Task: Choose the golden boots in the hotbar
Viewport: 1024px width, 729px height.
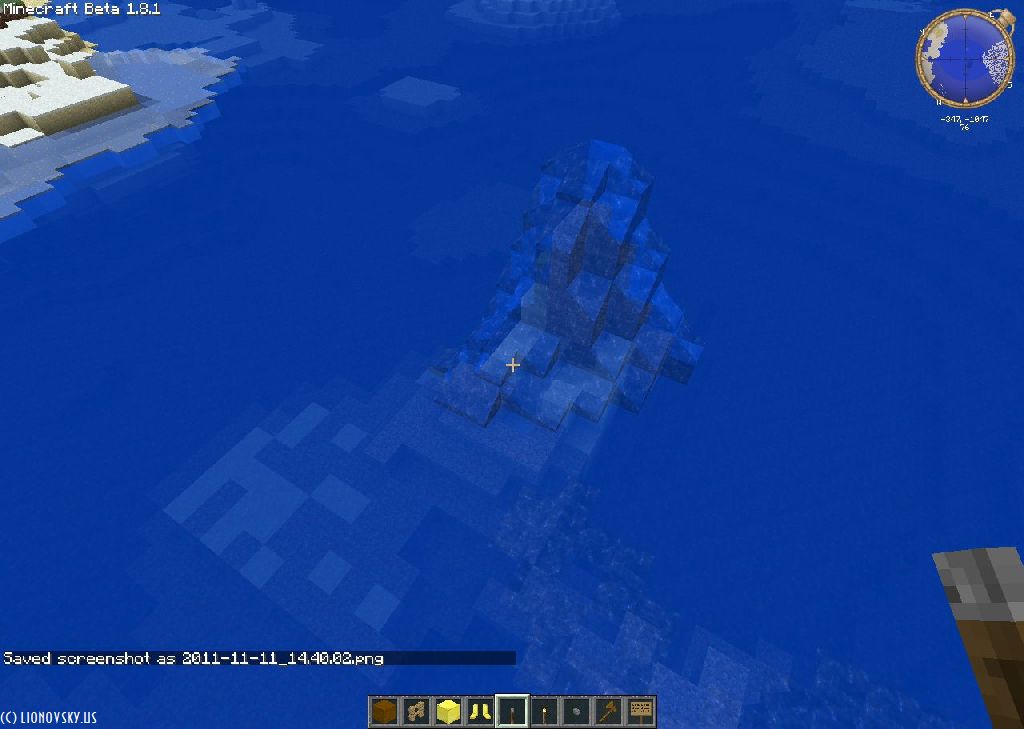Action: 480,712
